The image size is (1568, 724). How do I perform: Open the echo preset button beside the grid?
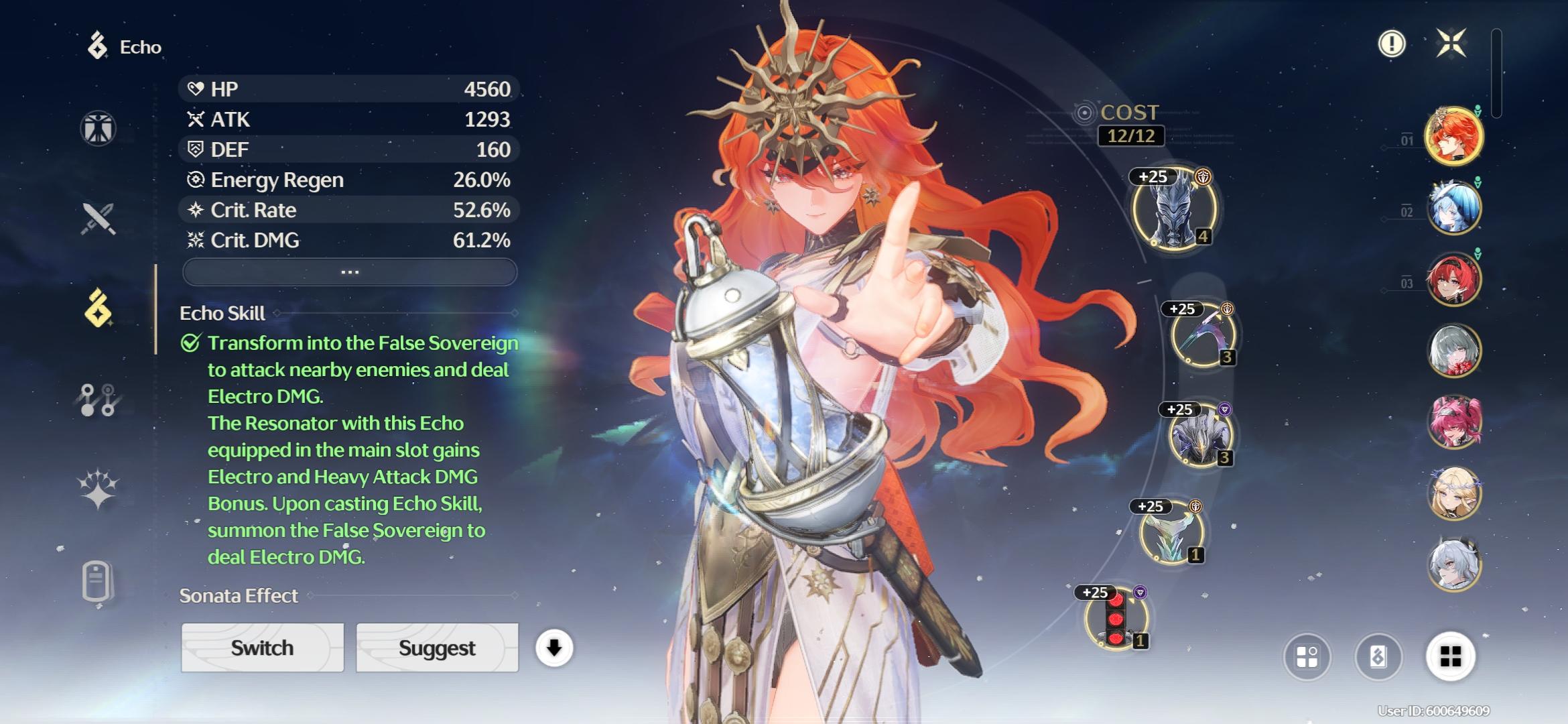pos(1378,656)
